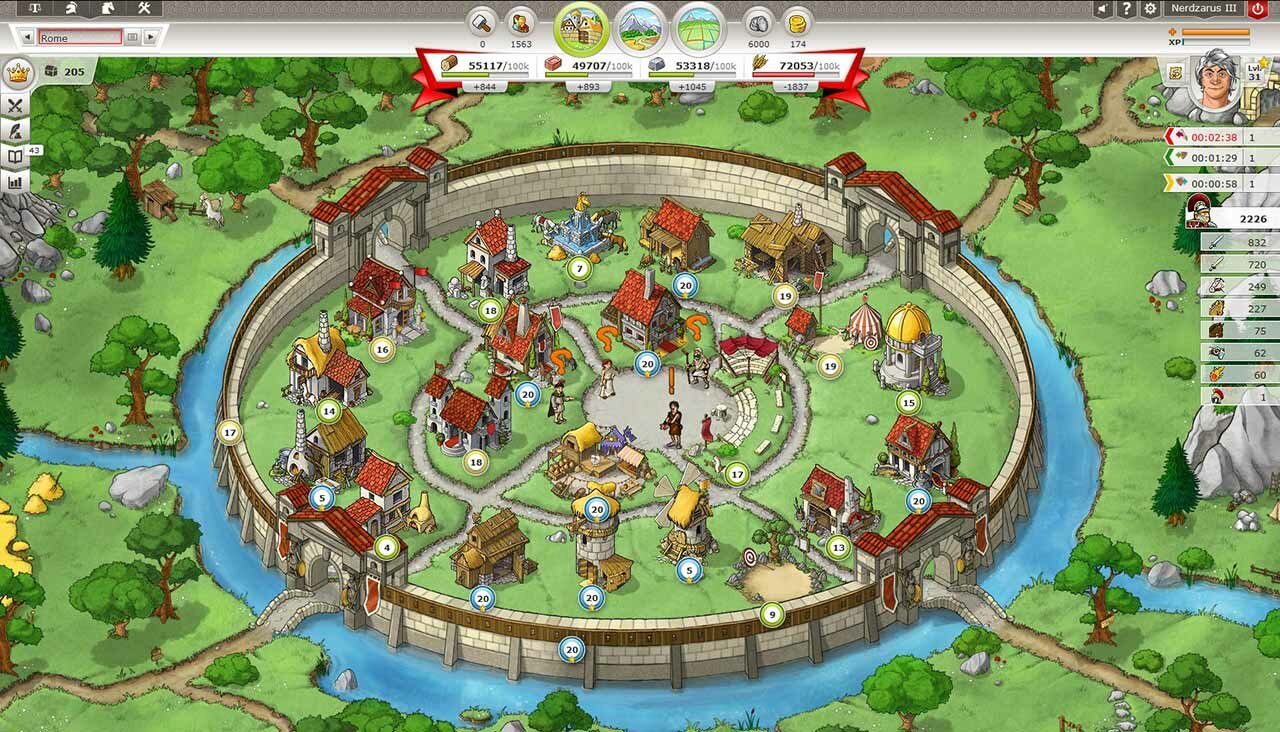
Task: Toggle sound with speaker icon
Action: 1103,9
